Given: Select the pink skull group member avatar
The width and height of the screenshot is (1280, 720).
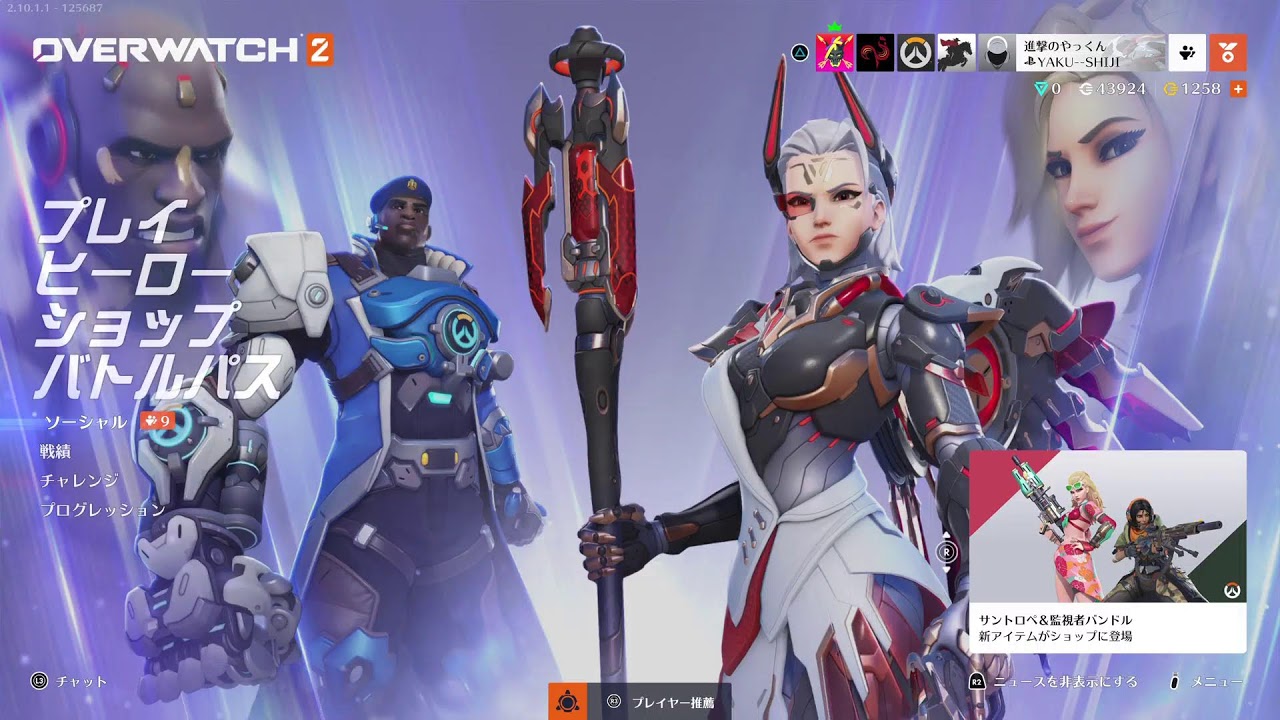Looking at the screenshot, I should coord(835,53).
